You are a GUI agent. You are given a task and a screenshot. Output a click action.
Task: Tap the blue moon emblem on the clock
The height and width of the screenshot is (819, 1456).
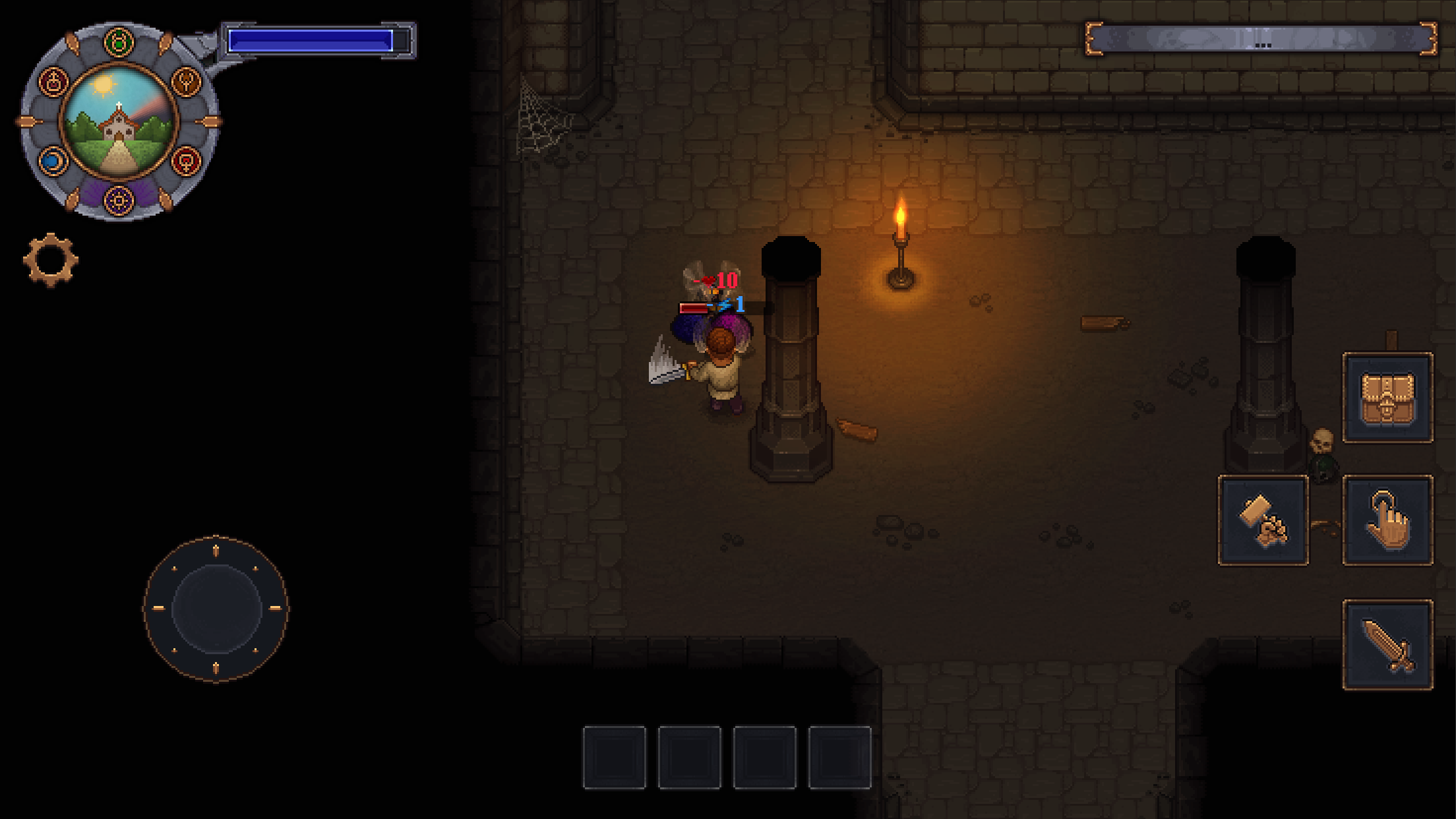pyautogui.click(x=52, y=161)
